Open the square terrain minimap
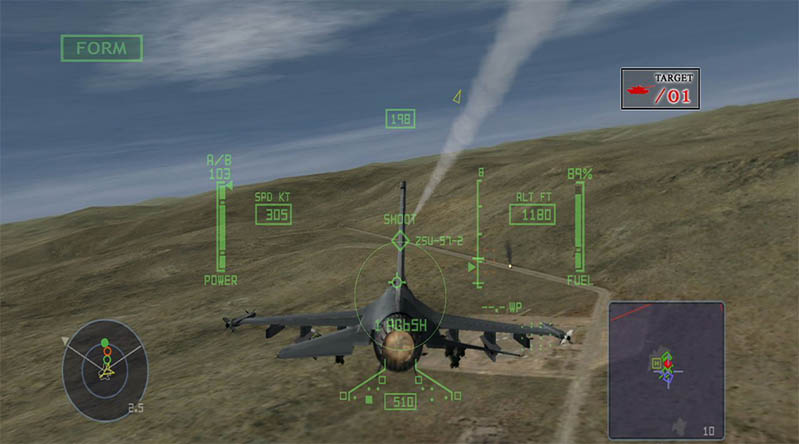Viewport: 799px width, 444px height. 665,370
